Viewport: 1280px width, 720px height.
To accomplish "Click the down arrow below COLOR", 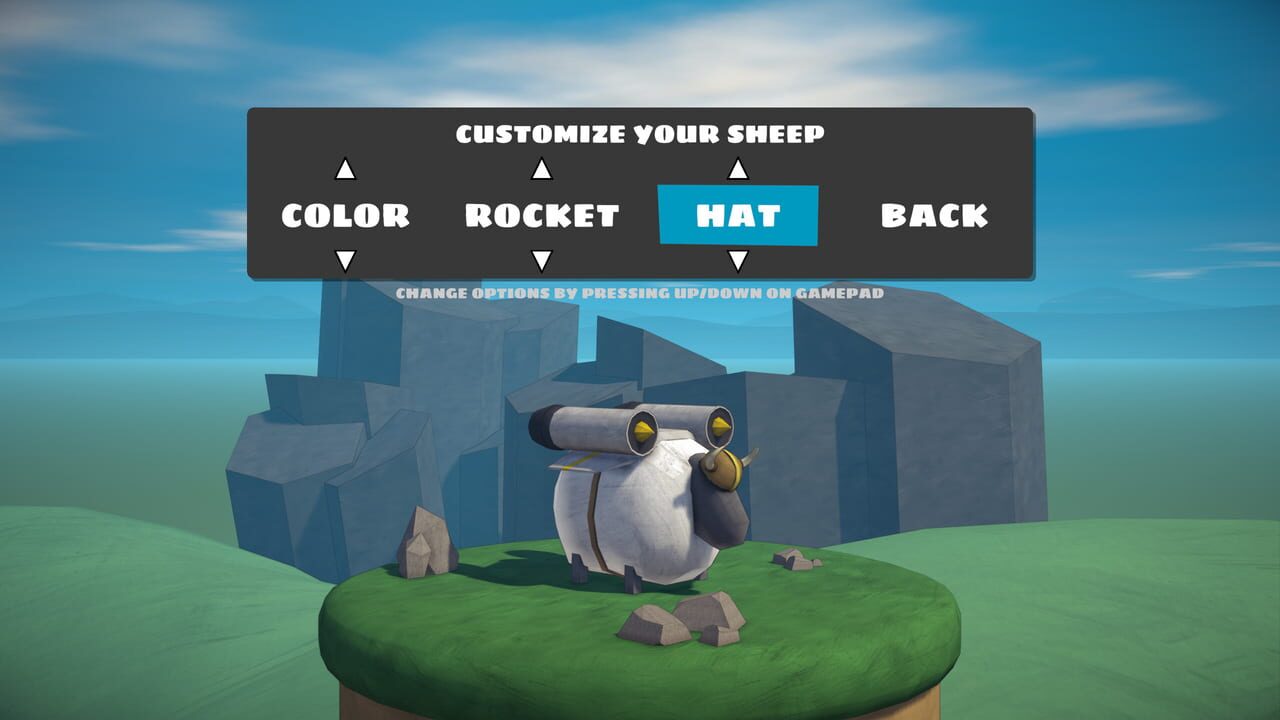I will [345, 259].
